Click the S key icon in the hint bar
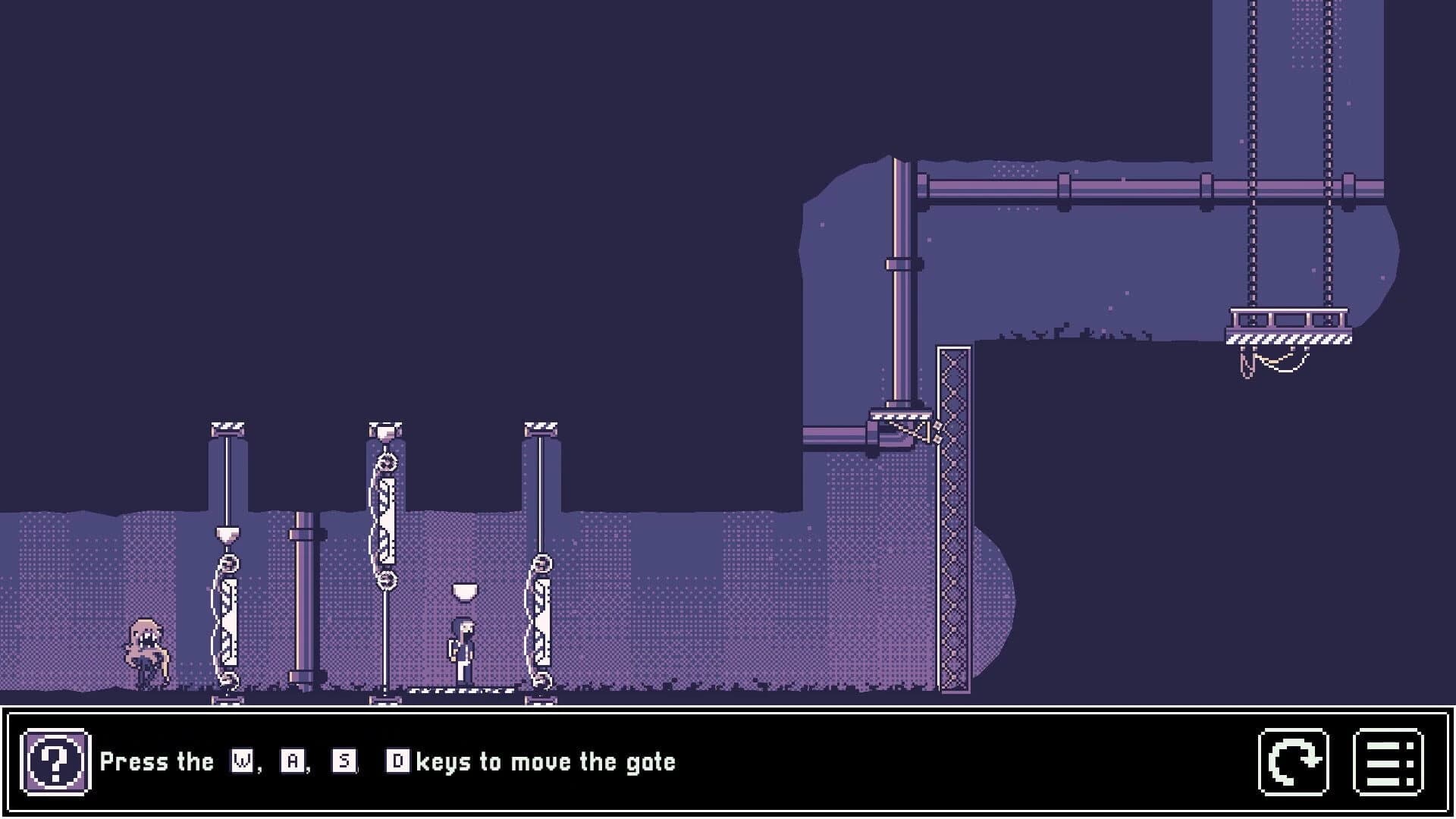This screenshot has width=1456, height=819. pyautogui.click(x=342, y=761)
